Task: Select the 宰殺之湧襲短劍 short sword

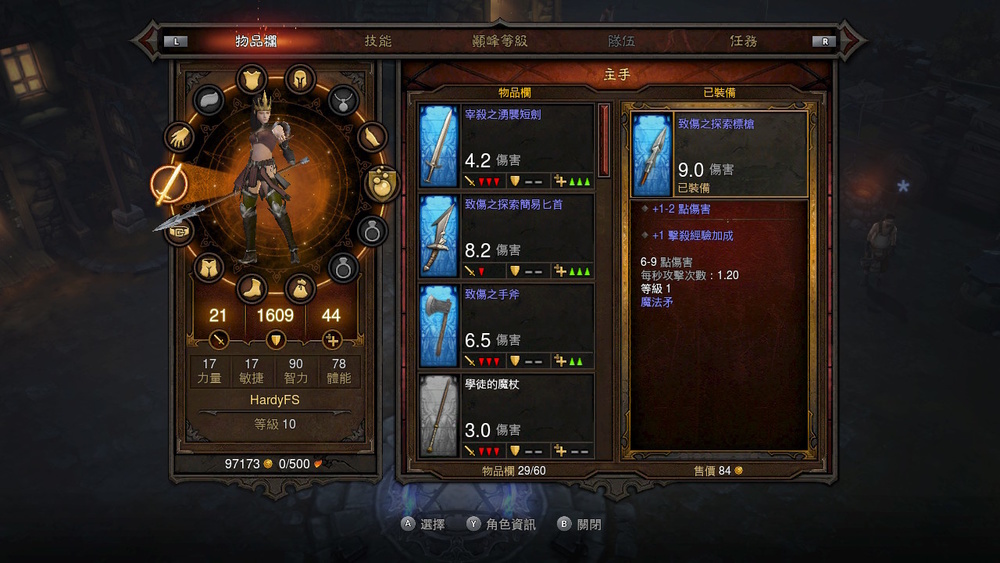Action: click(506, 146)
